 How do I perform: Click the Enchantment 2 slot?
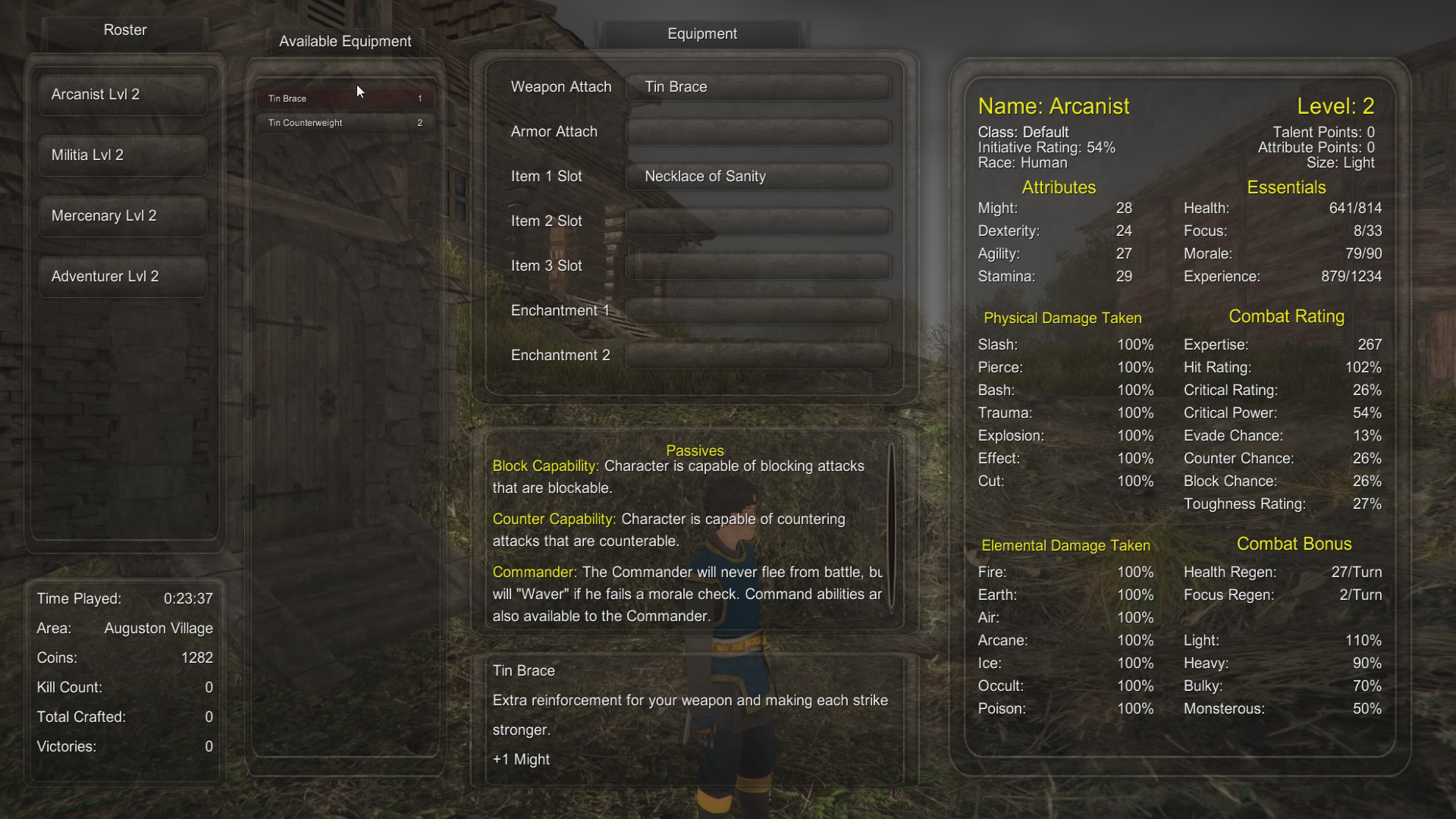pyautogui.click(x=758, y=355)
